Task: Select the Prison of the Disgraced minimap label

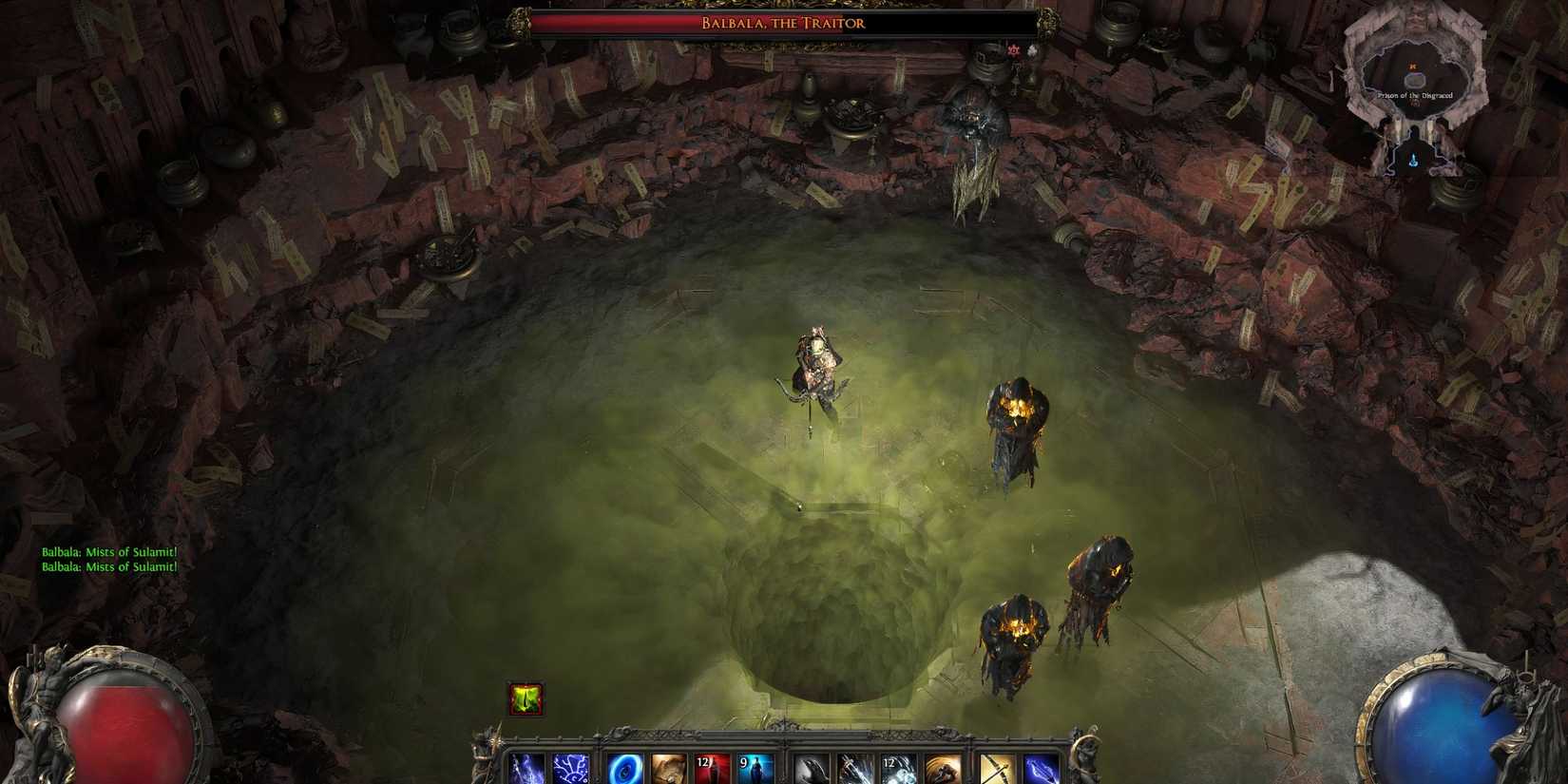Action: pyautogui.click(x=1416, y=94)
